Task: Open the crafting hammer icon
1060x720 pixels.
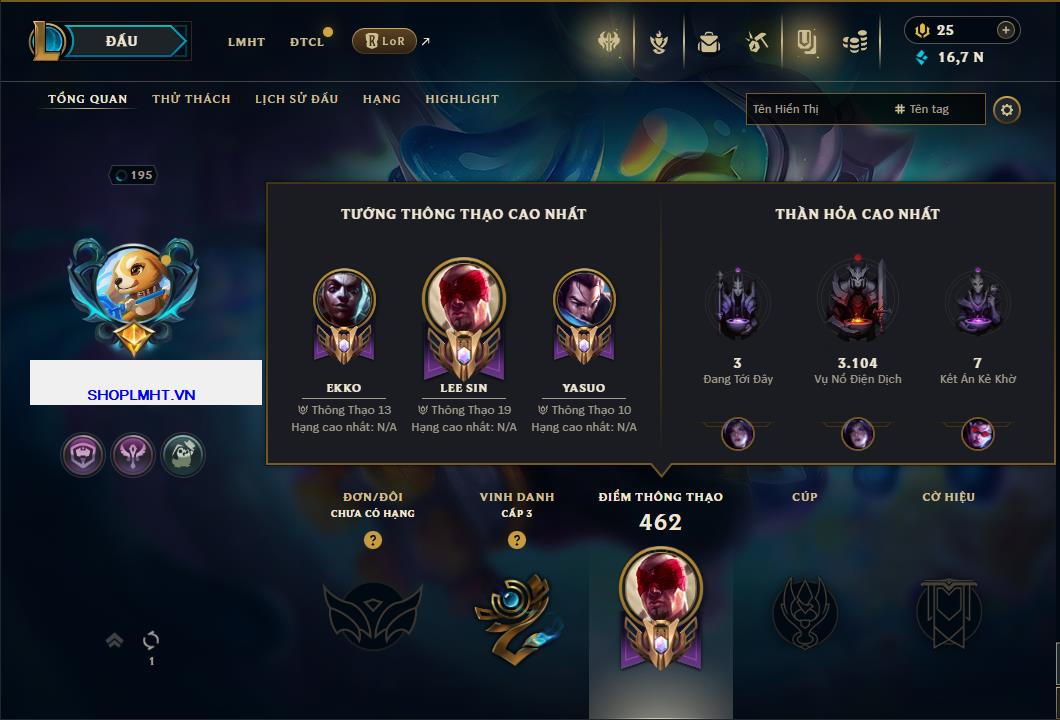Action: [756, 42]
